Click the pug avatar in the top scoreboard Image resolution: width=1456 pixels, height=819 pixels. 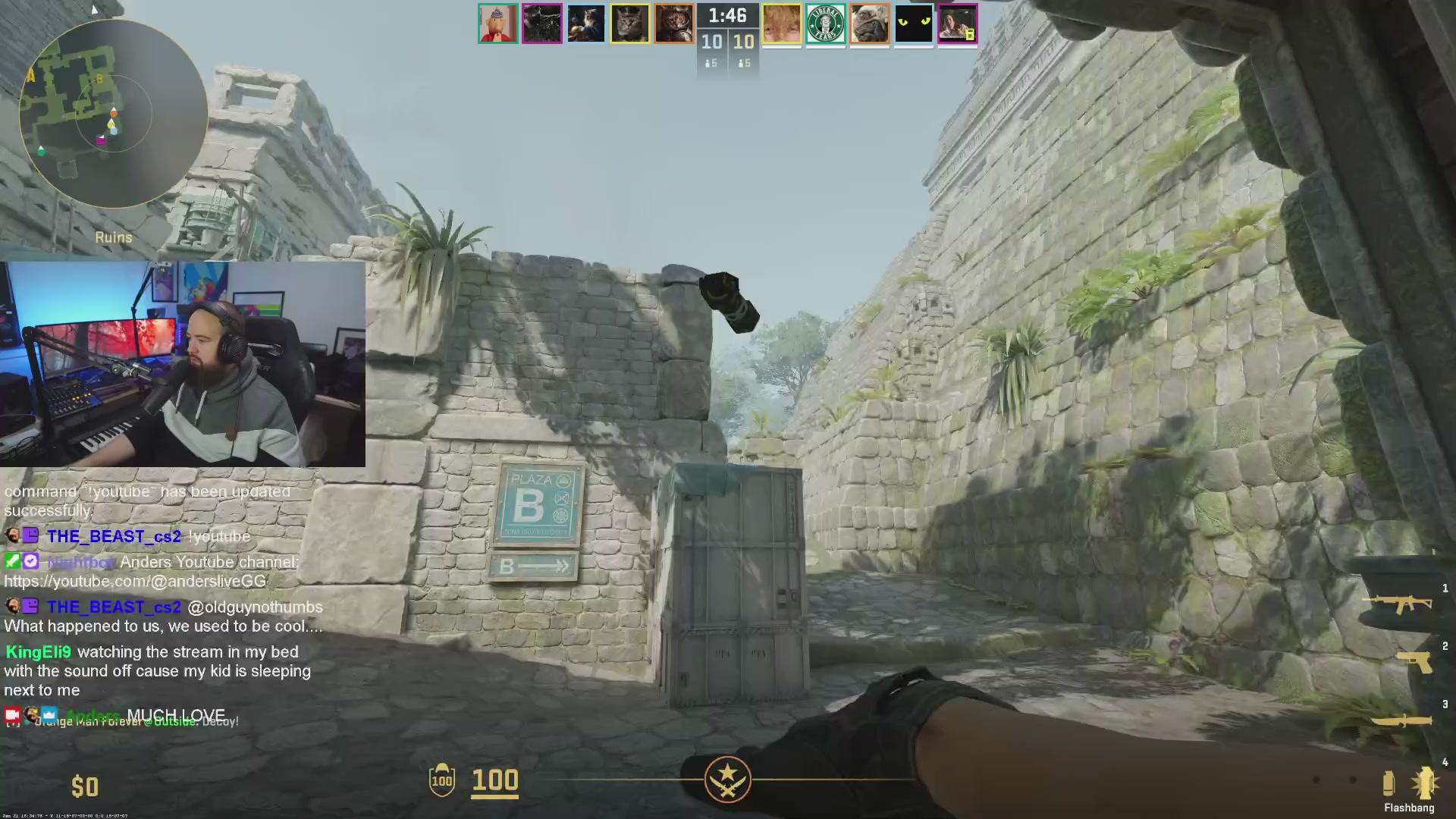tap(870, 24)
